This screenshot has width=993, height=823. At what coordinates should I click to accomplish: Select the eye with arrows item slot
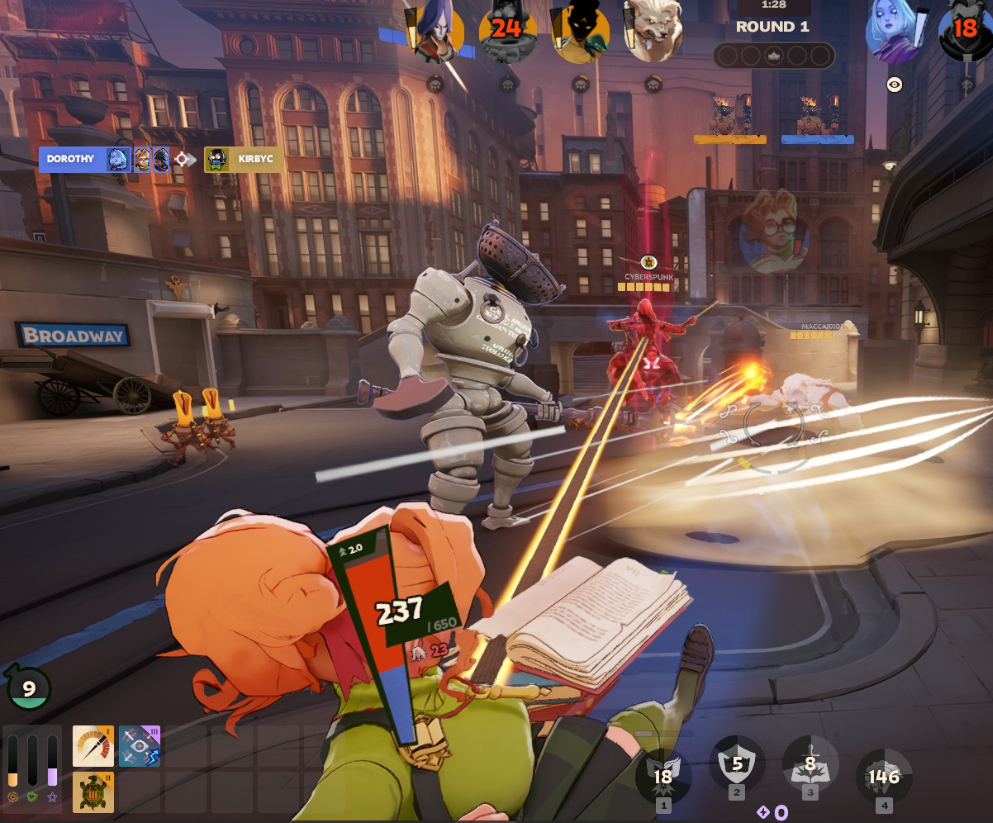coord(139,746)
